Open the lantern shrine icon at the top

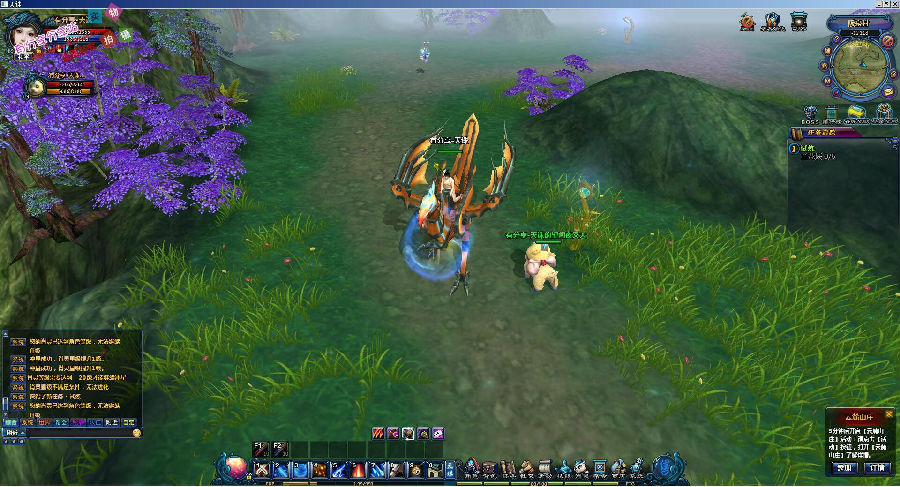(798, 20)
